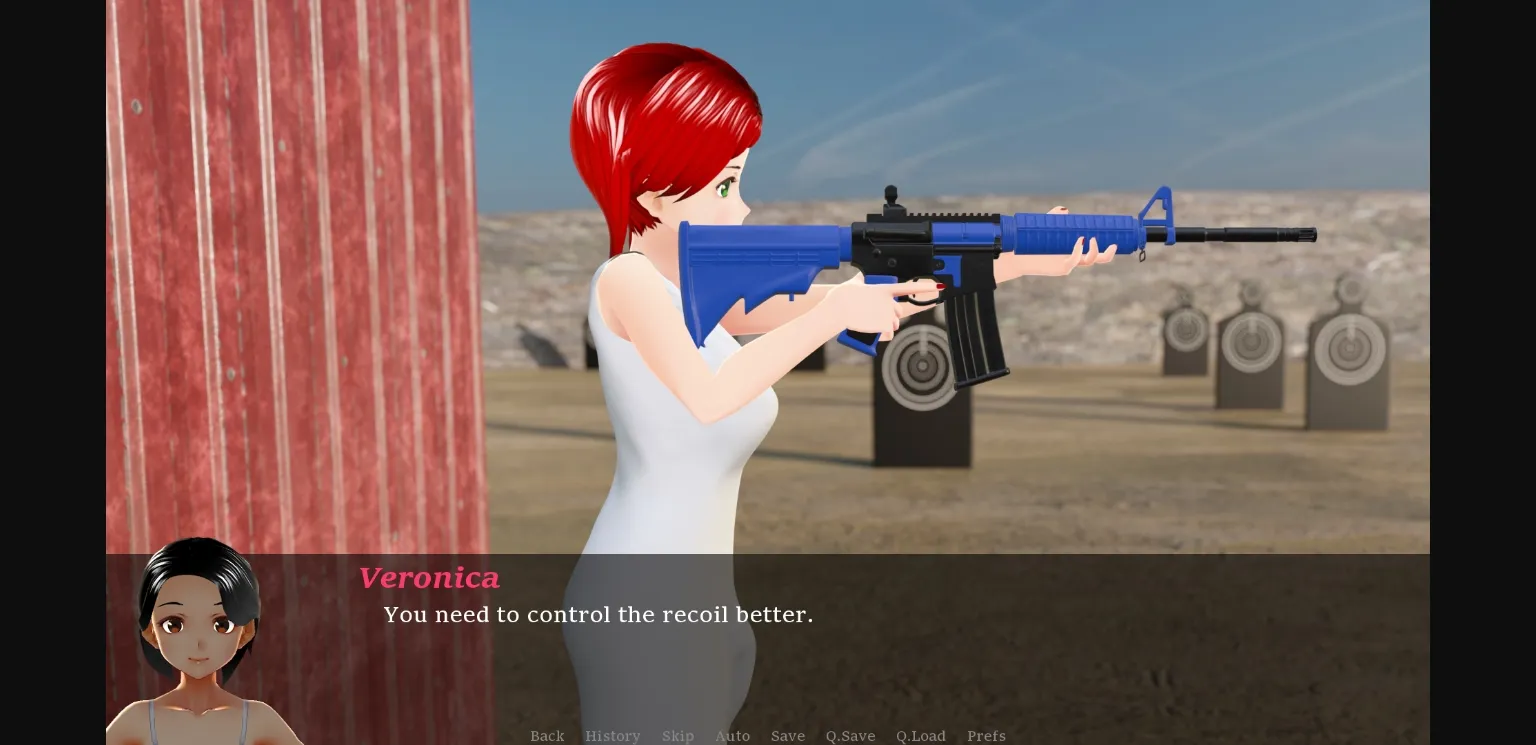The height and width of the screenshot is (745, 1536).
Task: Click Back to rewind the dialogue
Action: pyautogui.click(x=547, y=736)
